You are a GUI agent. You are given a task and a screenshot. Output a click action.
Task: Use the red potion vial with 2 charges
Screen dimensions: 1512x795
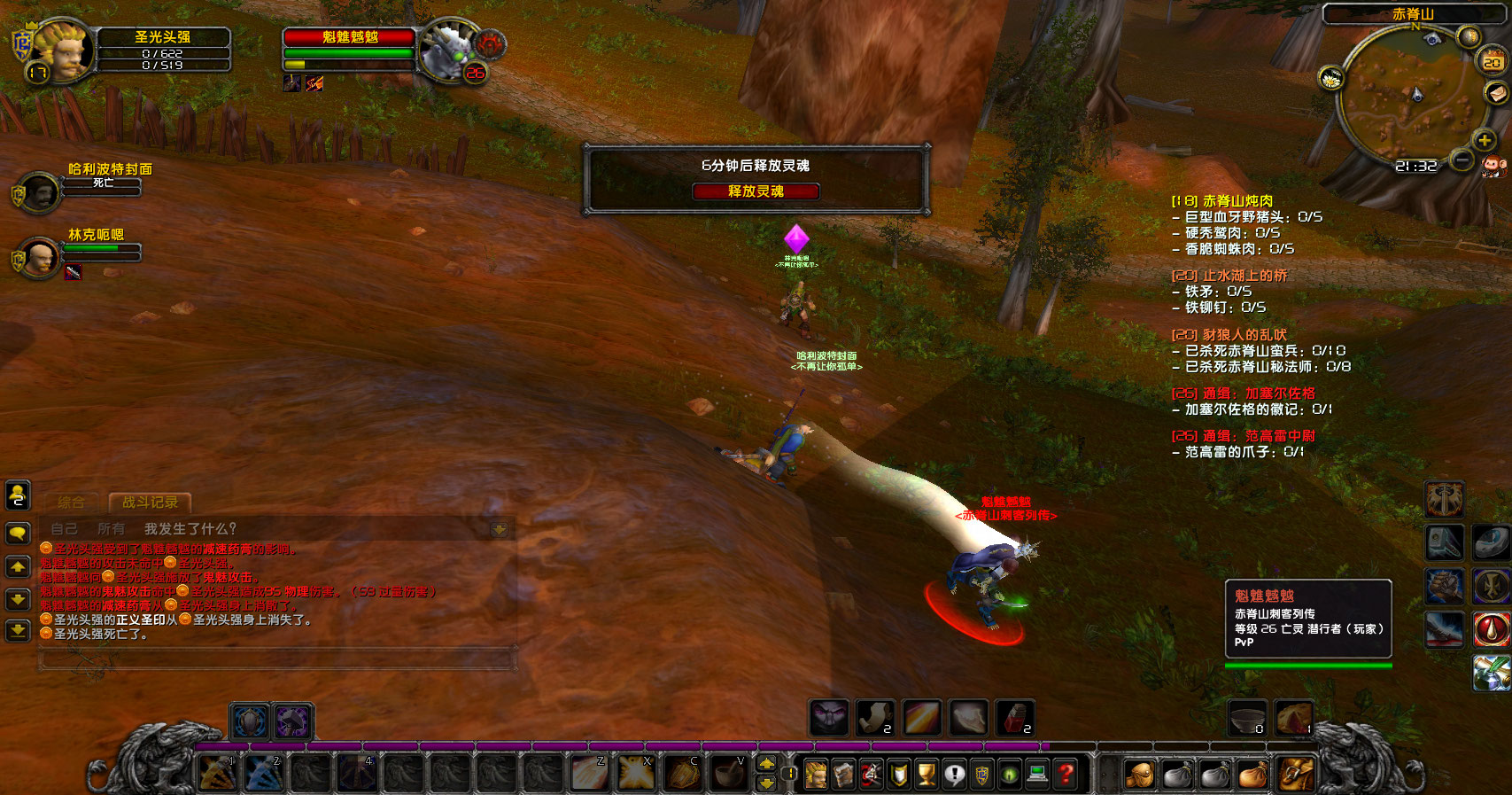tap(1015, 717)
